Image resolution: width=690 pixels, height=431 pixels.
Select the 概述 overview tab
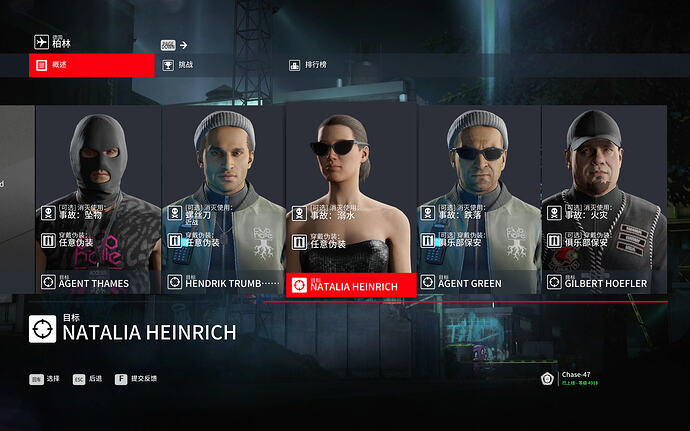[x=92, y=65]
